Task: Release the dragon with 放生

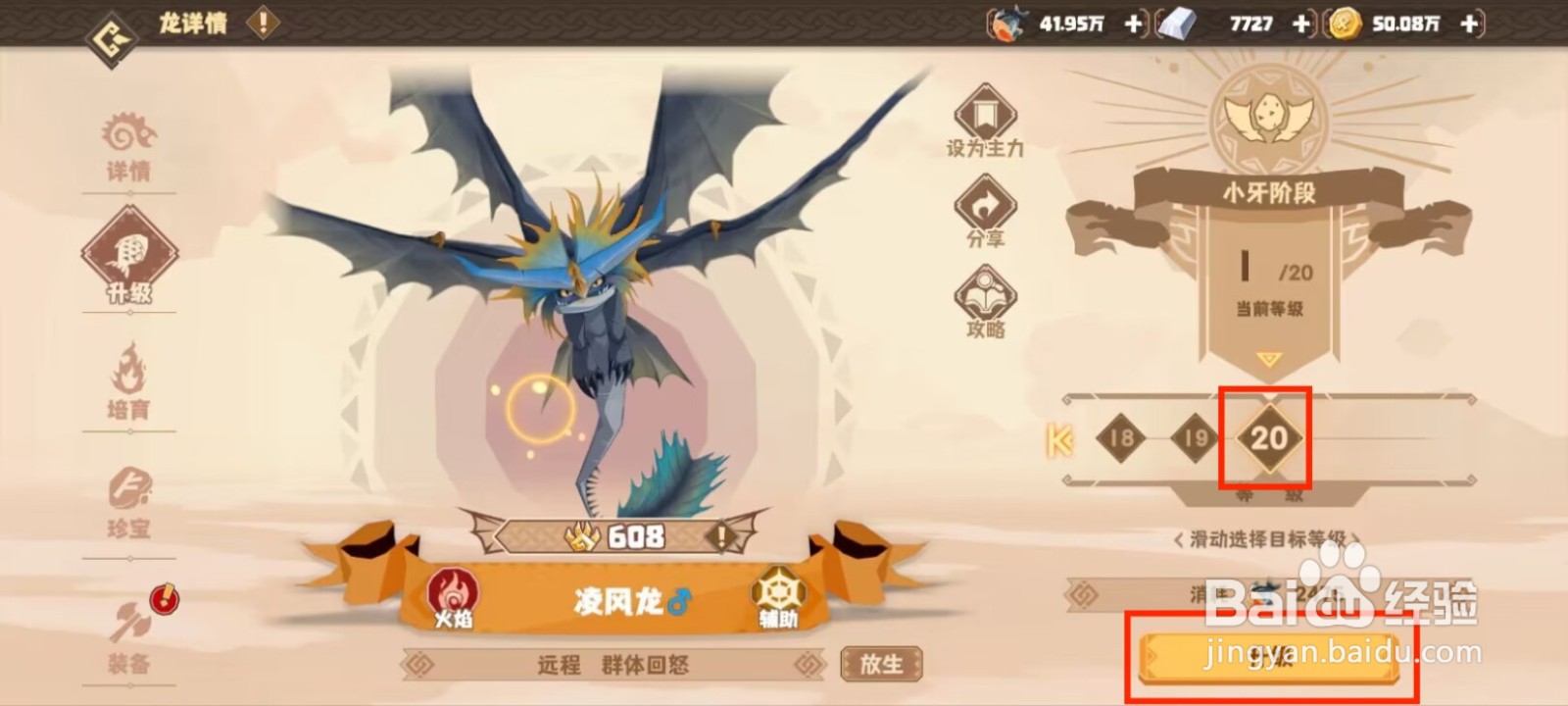Action: tap(880, 663)
